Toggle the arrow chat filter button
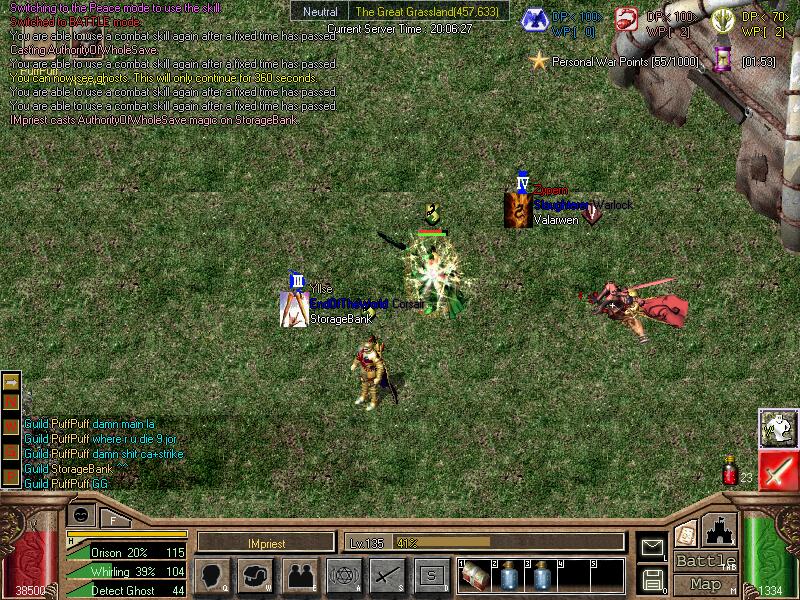 [11, 382]
